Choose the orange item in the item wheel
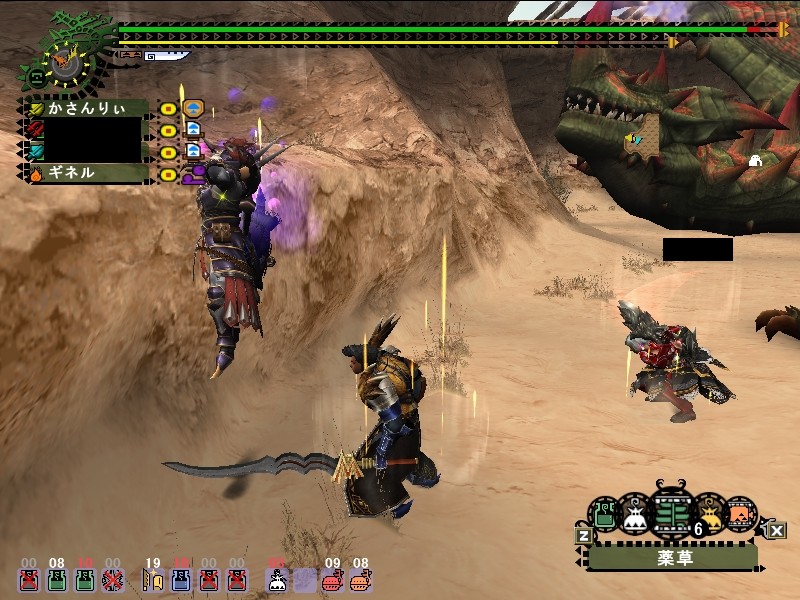 739,514
